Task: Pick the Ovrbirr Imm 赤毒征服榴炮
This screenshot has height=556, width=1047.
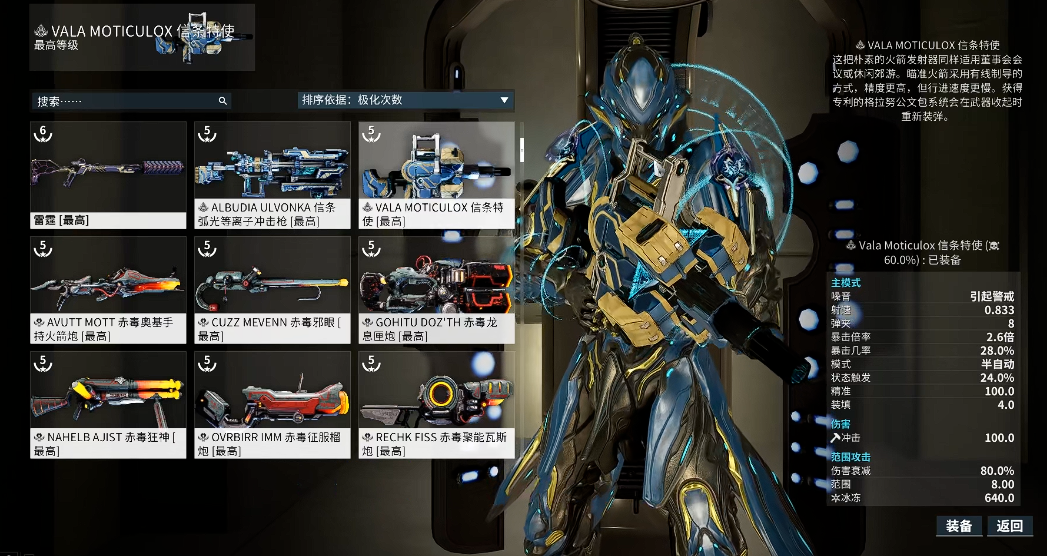Action: (x=272, y=404)
